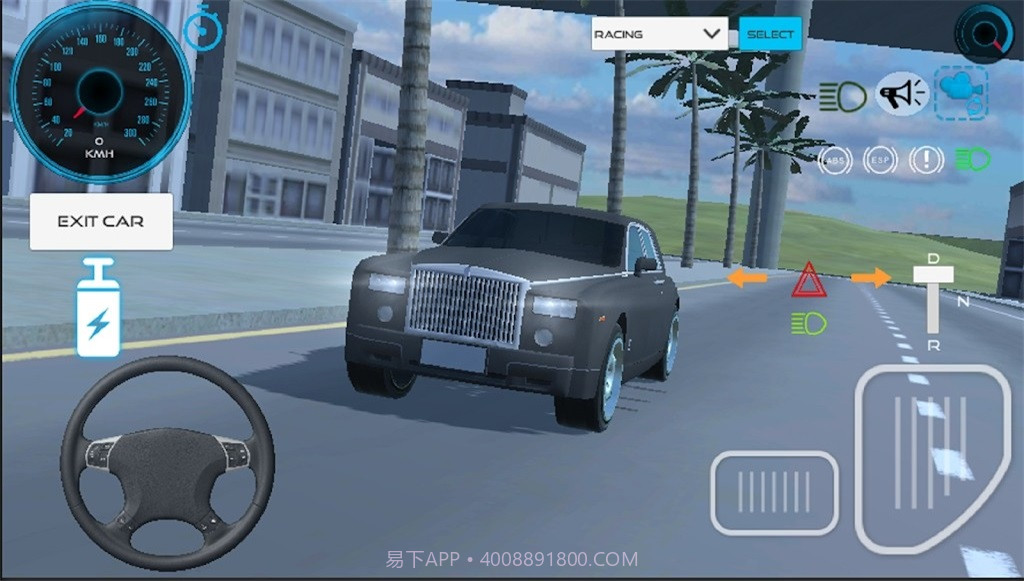The image size is (1024, 581).
Task: Activate the right turn signal arrow
Action: [872, 278]
